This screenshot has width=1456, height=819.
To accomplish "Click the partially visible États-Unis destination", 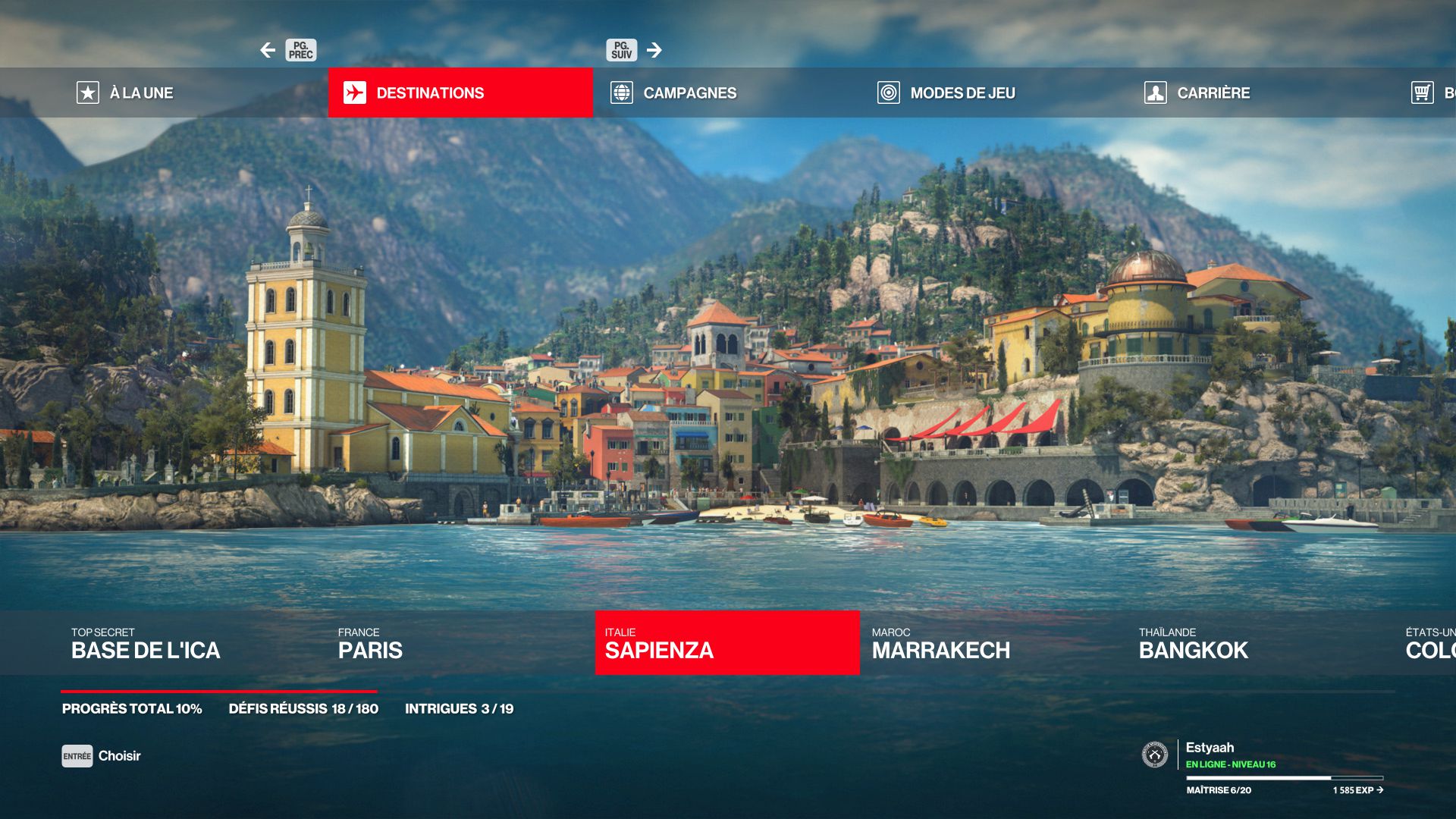I will [1430, 643].
